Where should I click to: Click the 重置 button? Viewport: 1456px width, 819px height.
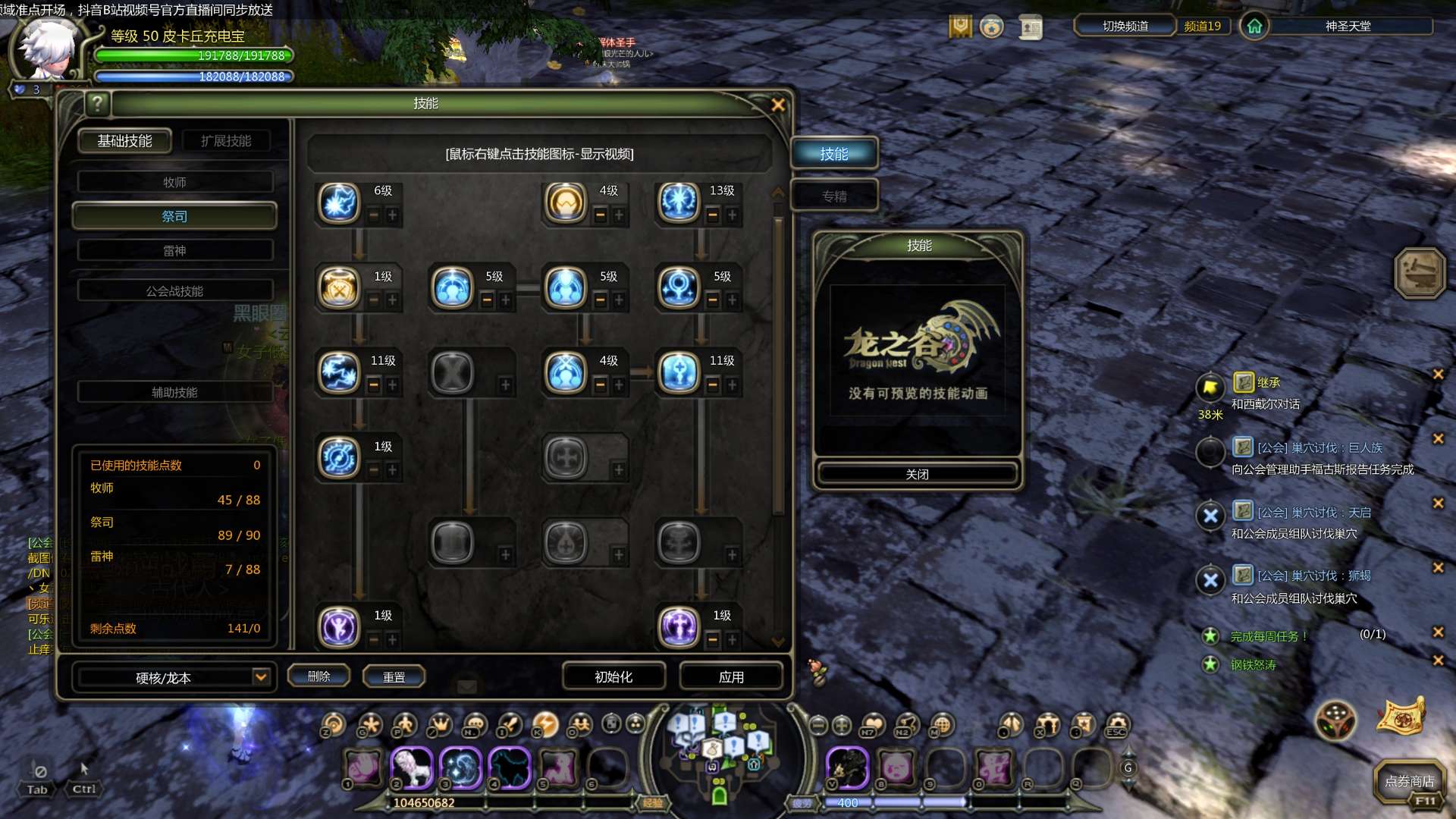(x=394, y=676)
